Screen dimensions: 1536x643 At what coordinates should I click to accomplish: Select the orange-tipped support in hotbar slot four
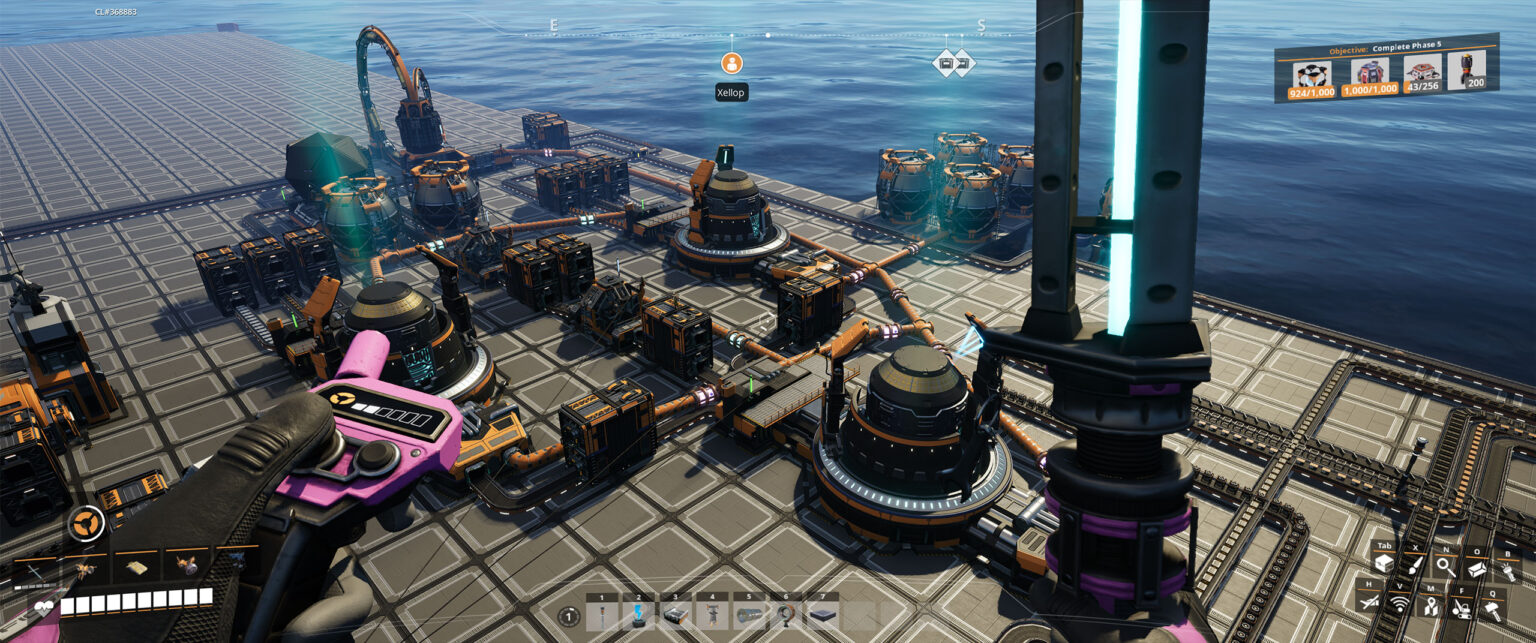(712, 615)
